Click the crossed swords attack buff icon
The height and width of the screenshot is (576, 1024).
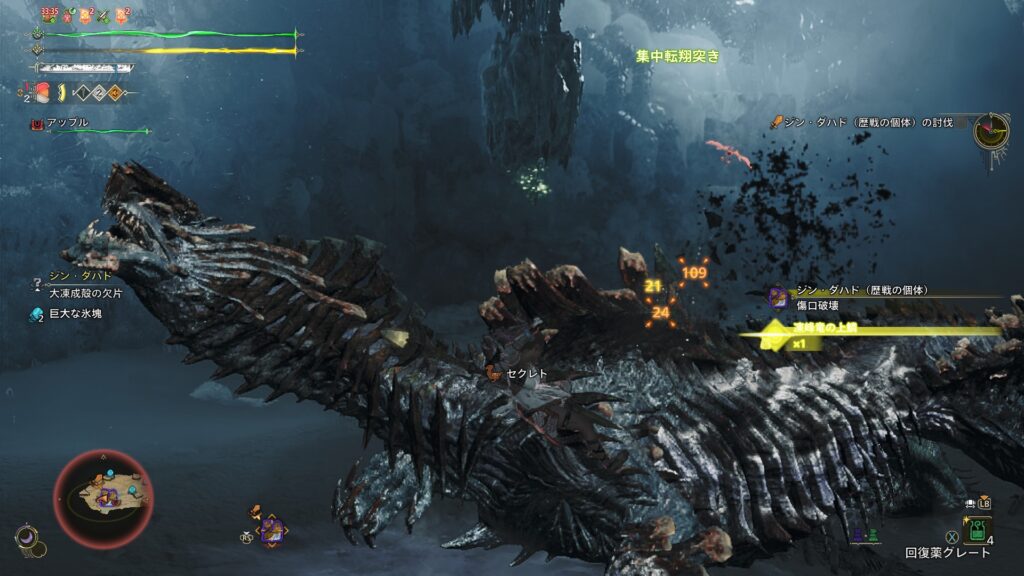(102, 15)
